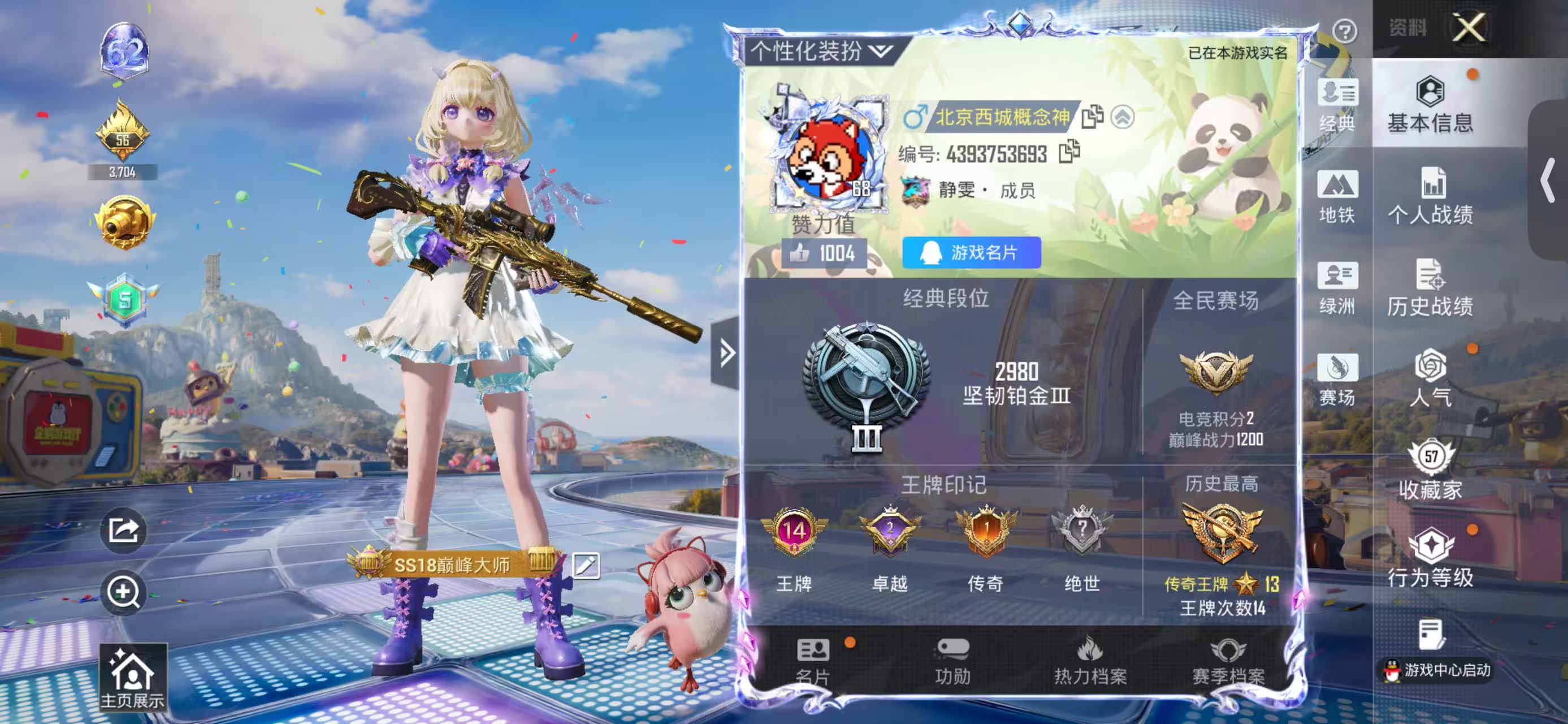This screenshot has width=1568, height=724.
Task: Show the 收藏家 collector tab
Action: (1430, 470)
